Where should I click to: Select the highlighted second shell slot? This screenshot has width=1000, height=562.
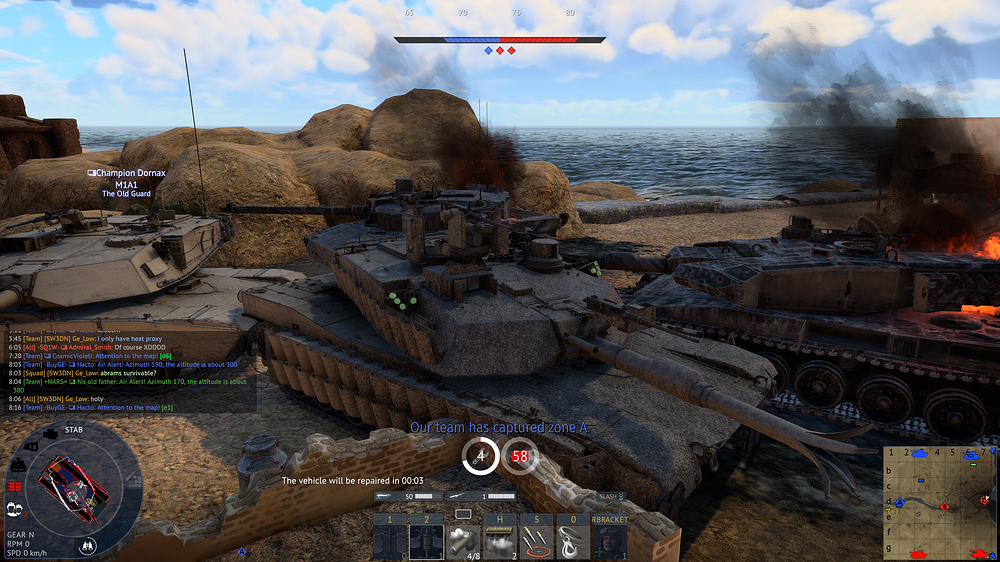[x=426, y=542]
